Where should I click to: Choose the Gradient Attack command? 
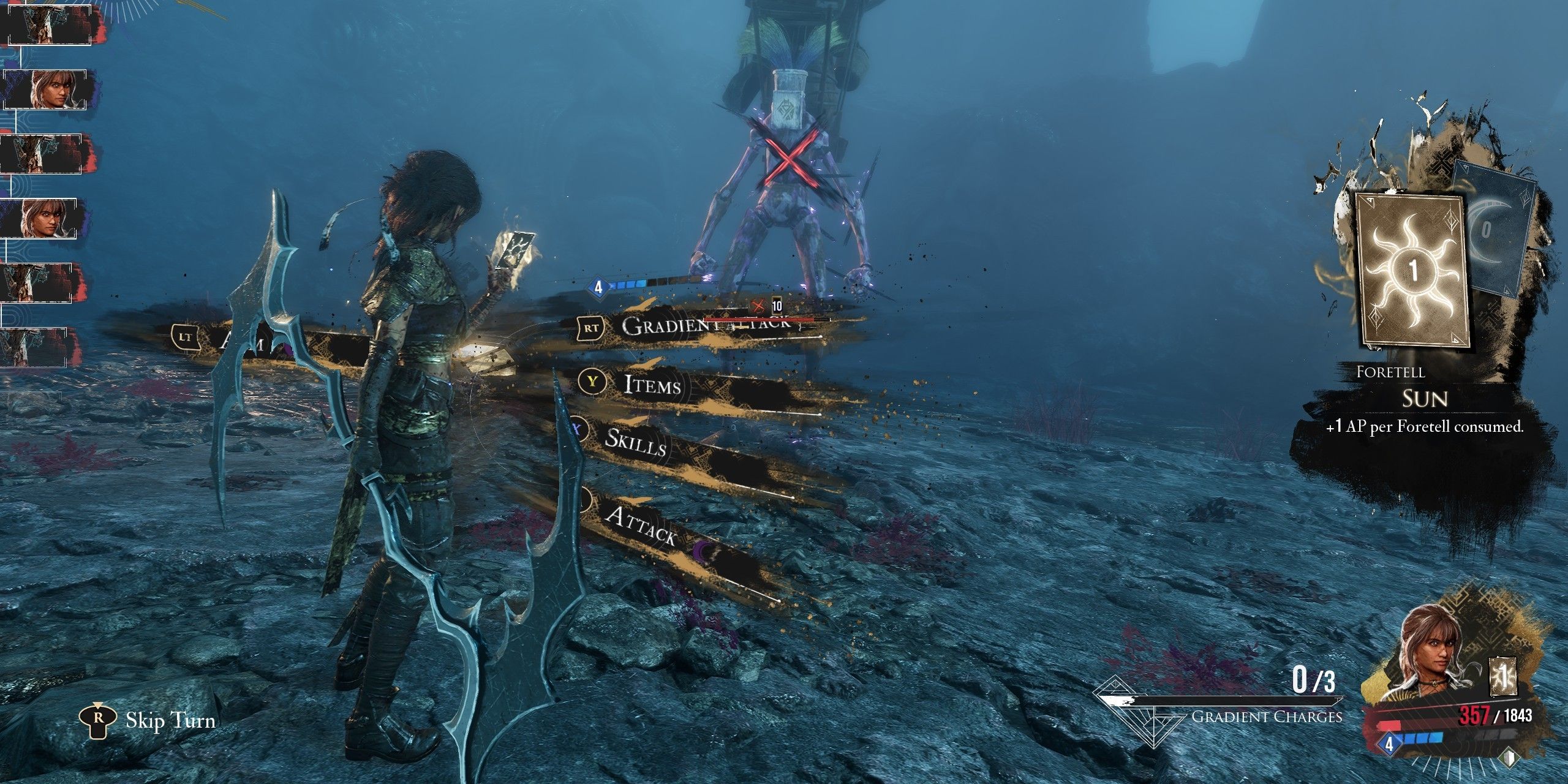[704, 327]
